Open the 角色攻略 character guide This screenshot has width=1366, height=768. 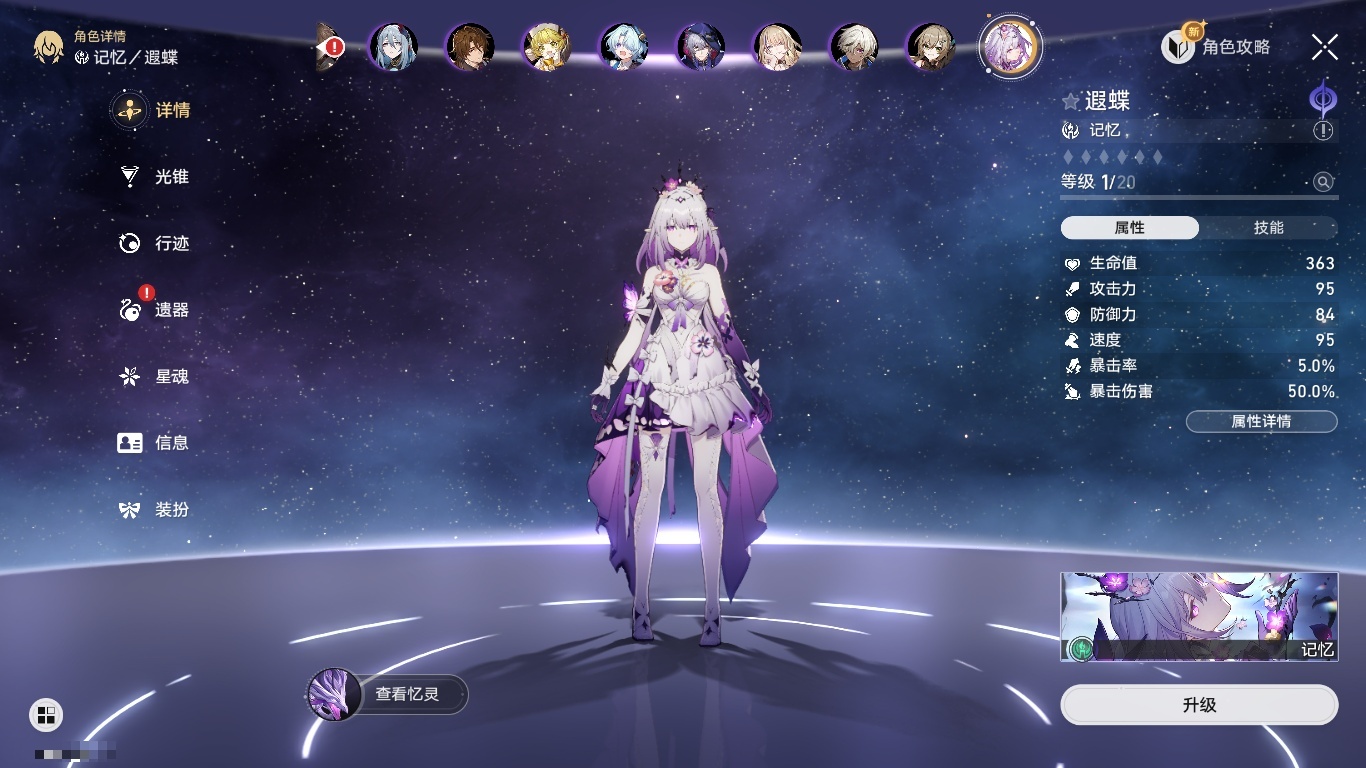pos(1216,47)
